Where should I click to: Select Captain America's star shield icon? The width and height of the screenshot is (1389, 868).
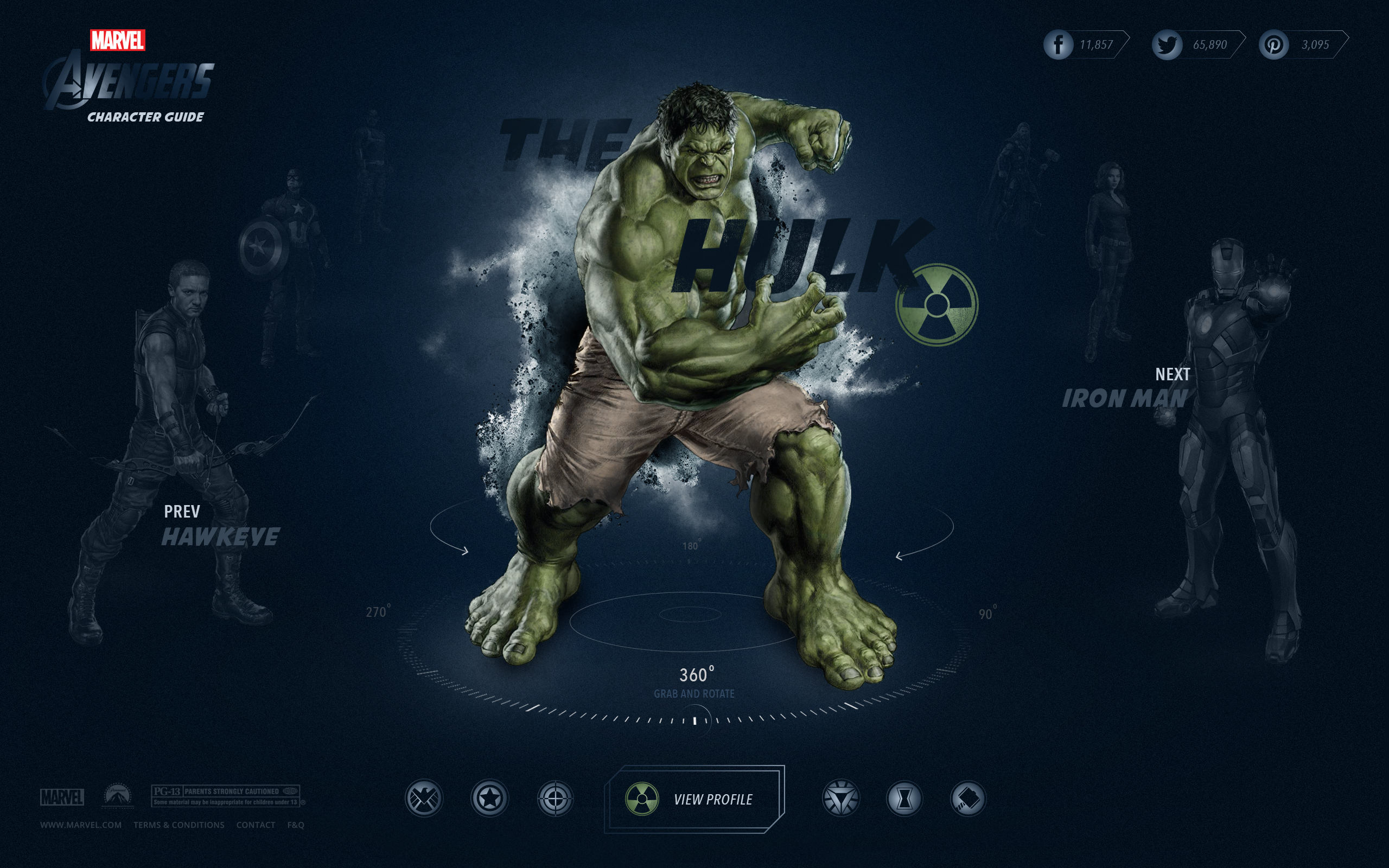[489, 799]
